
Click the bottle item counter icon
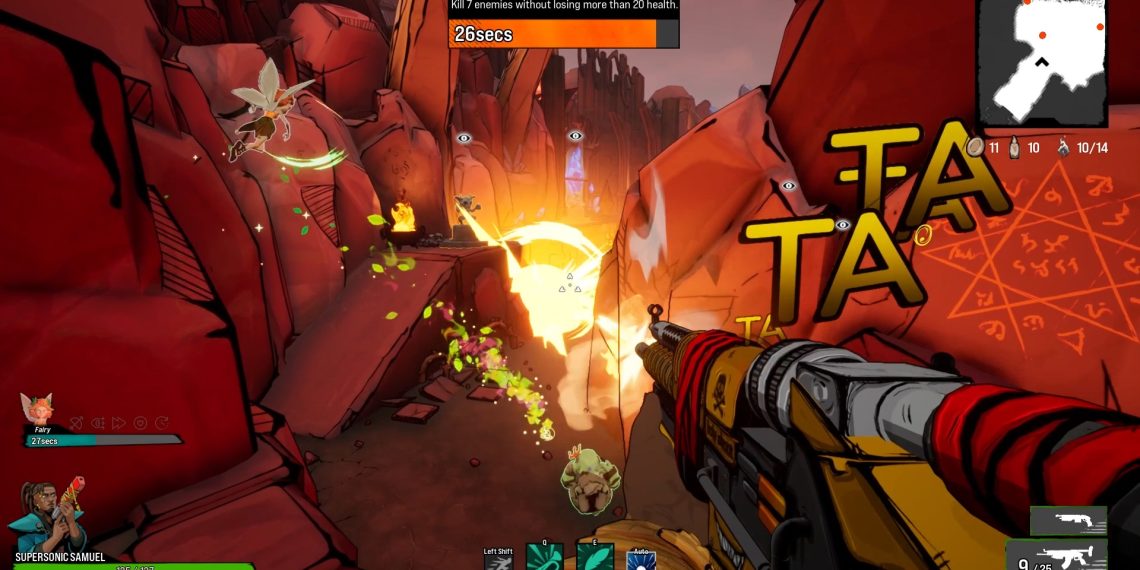[1016, 147]
